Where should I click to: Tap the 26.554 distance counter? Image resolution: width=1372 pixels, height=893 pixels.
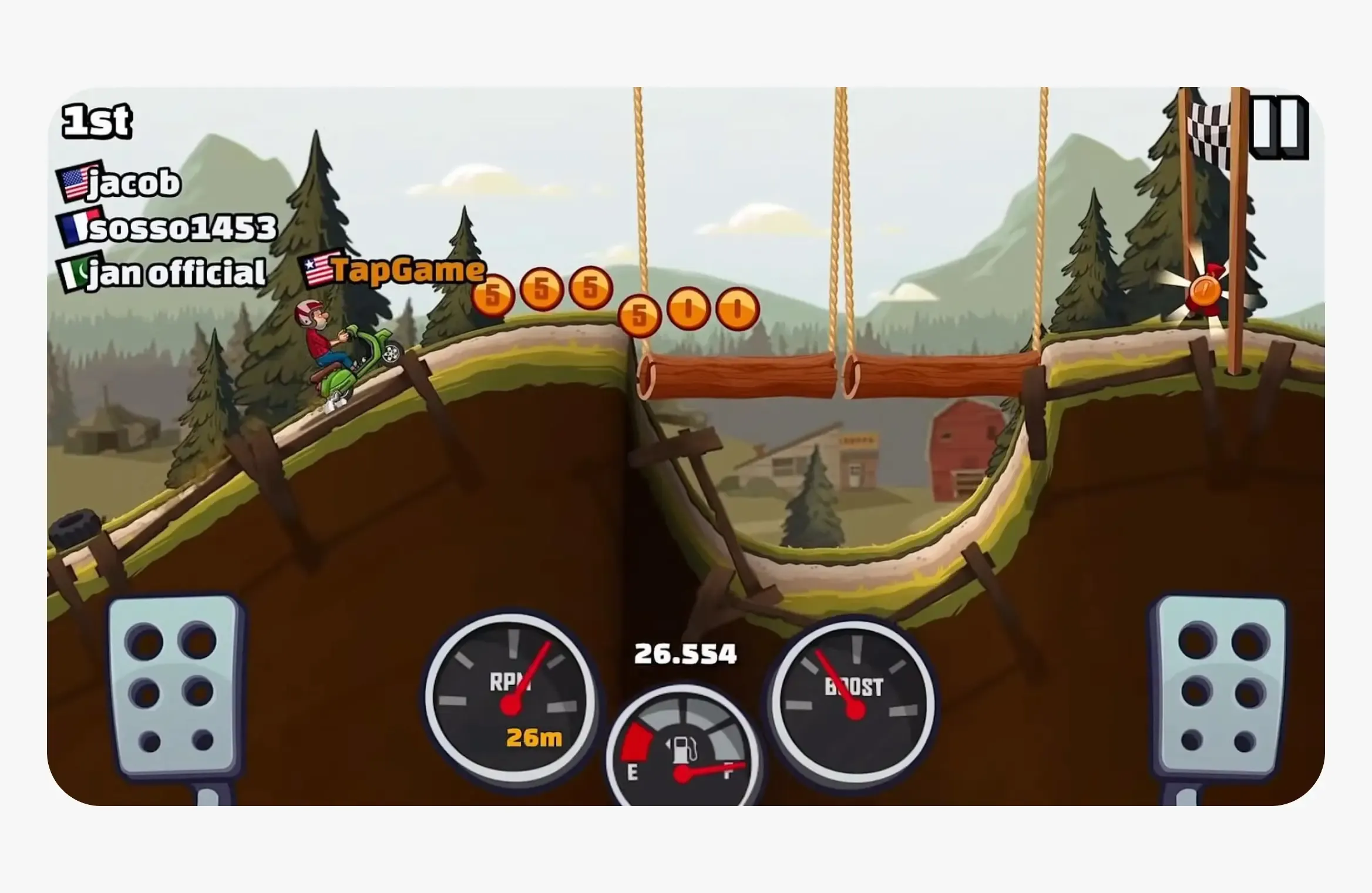685,653
